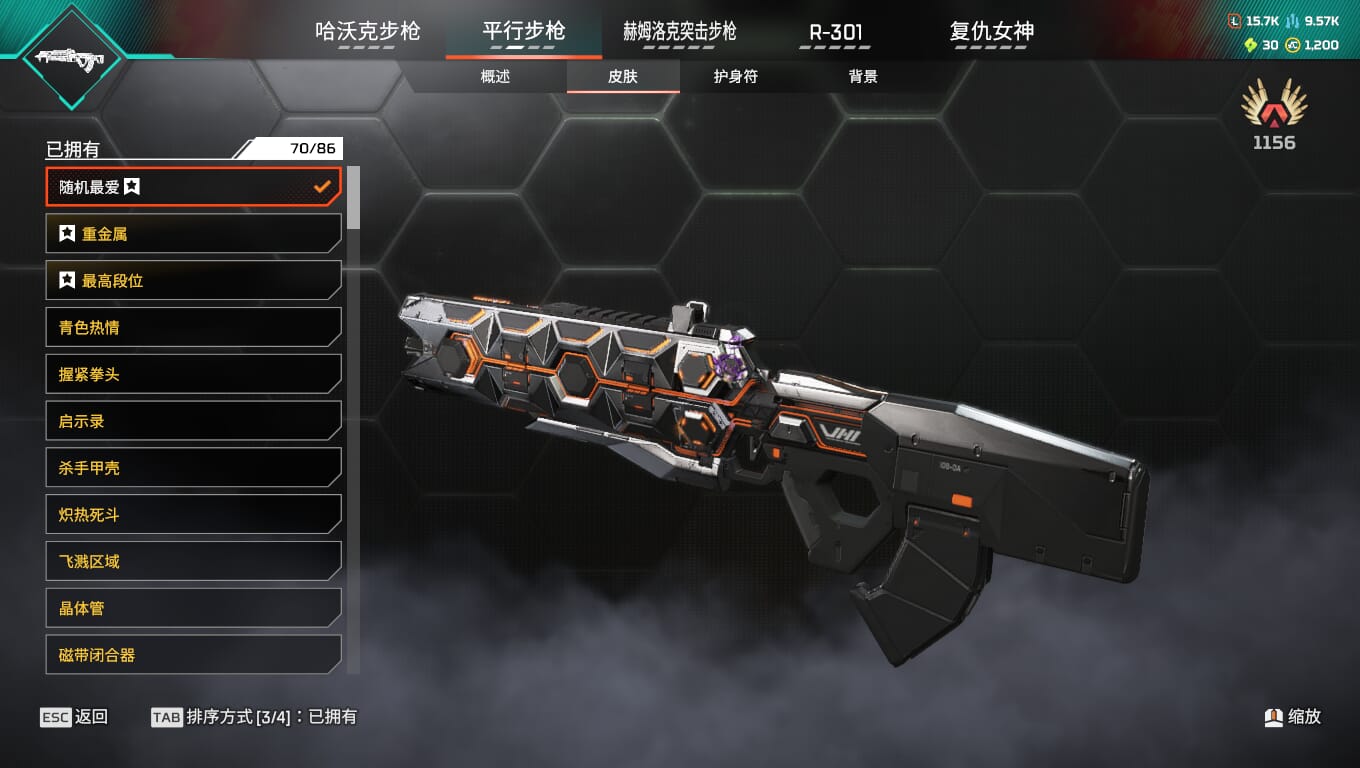Viewport: 1360px width, 768px height.
Task: Choose the 复仇女神 weapon tab
Action: pos(991,31)
